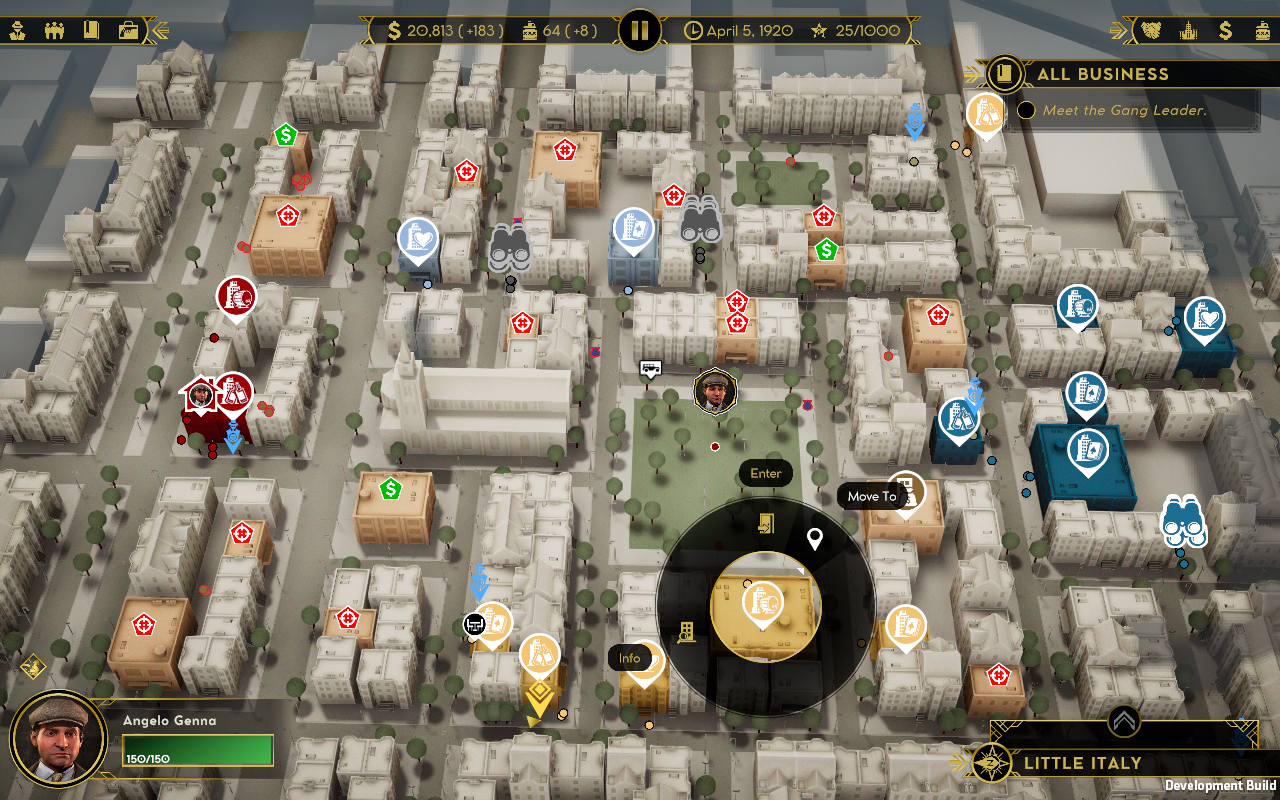The height and width of the screenshot is (800, 1280).
Task: Choose Enter in the radial menu
Action: (x=766, y=523)
